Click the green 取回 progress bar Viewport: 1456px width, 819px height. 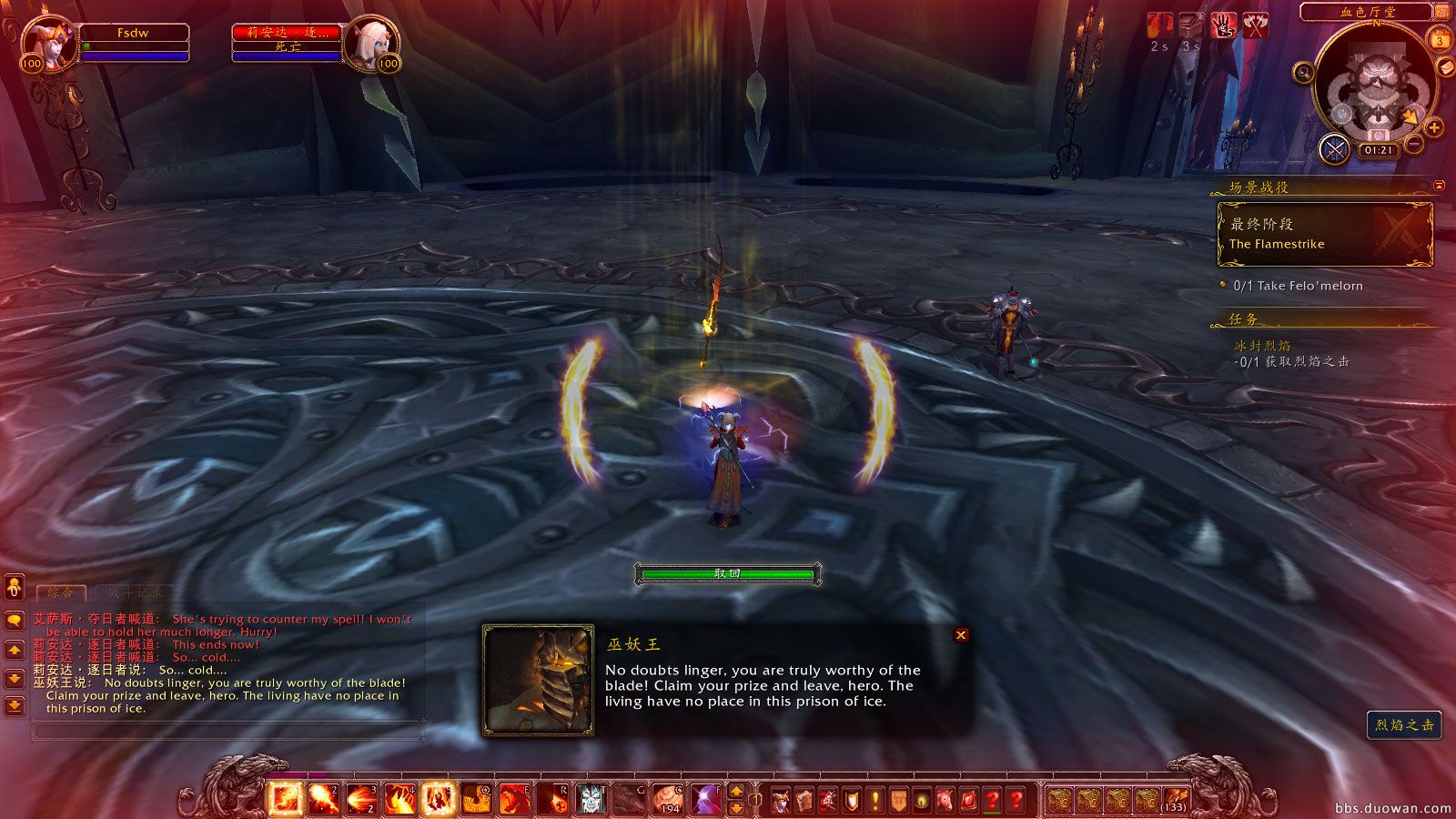point(728,573)
